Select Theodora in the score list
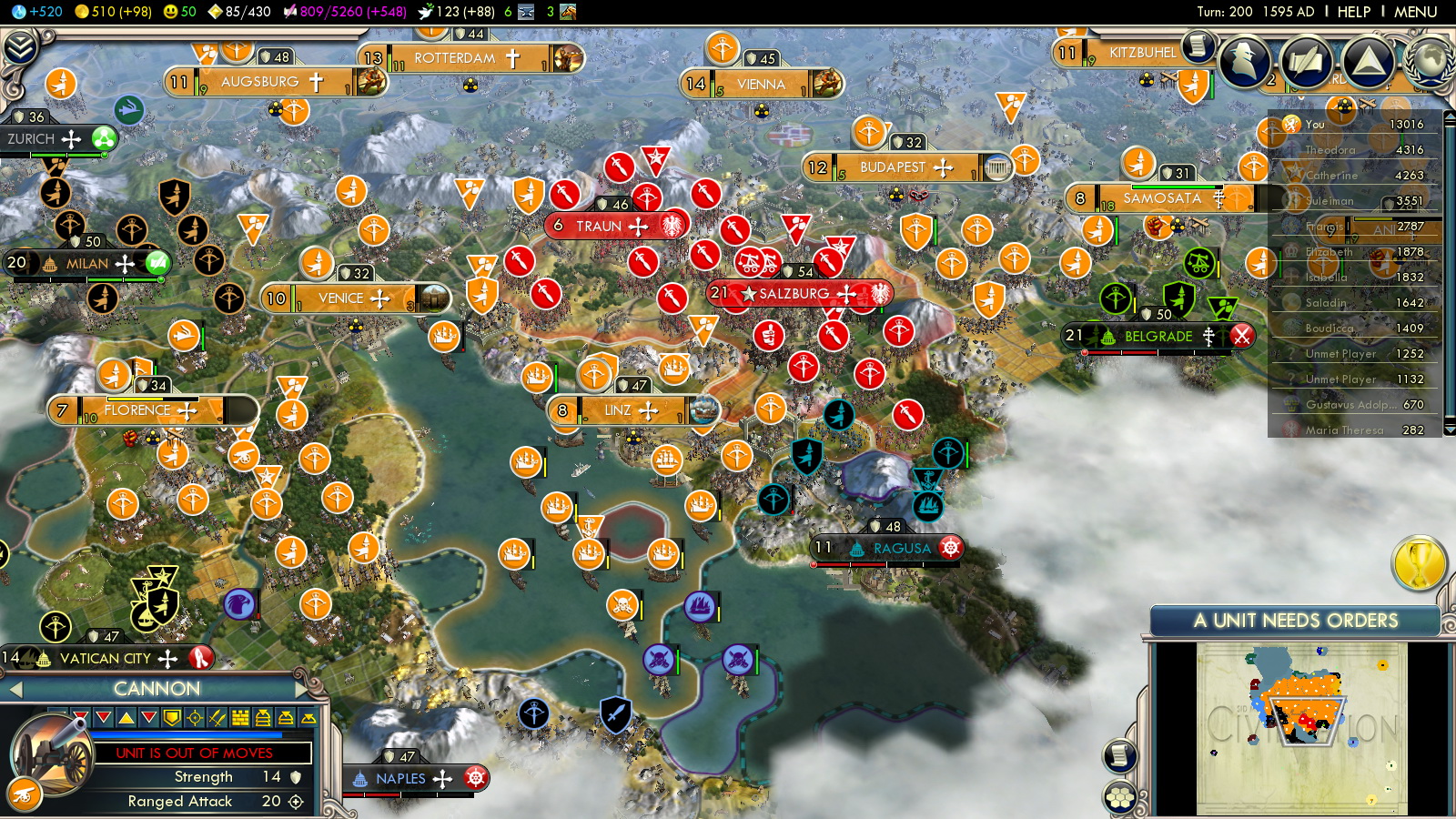Screen dimensions: 1456x819 coord(1330,150)
